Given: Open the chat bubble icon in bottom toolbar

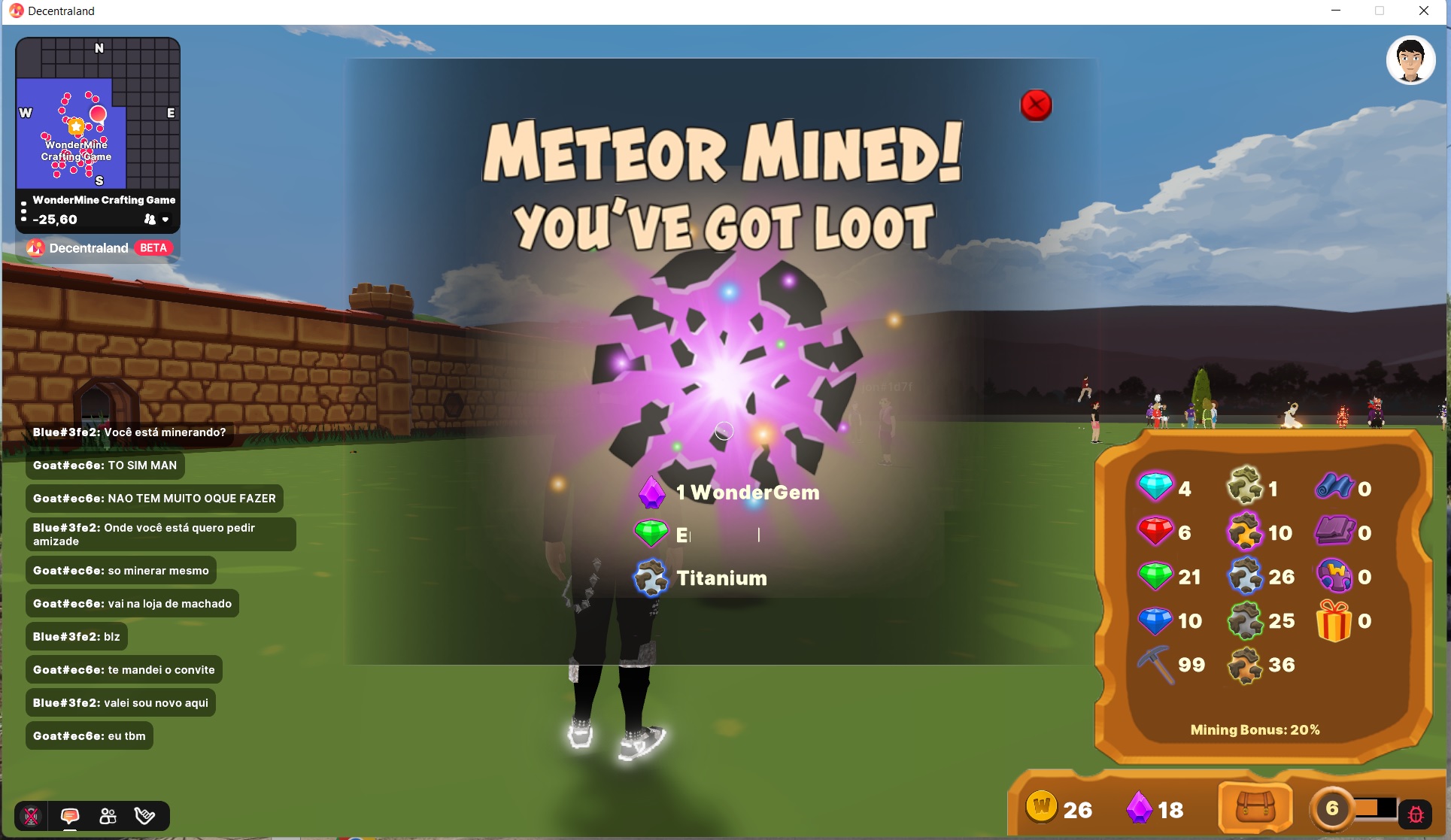Looking at the screenshot, I should click(x=70, y=816).
